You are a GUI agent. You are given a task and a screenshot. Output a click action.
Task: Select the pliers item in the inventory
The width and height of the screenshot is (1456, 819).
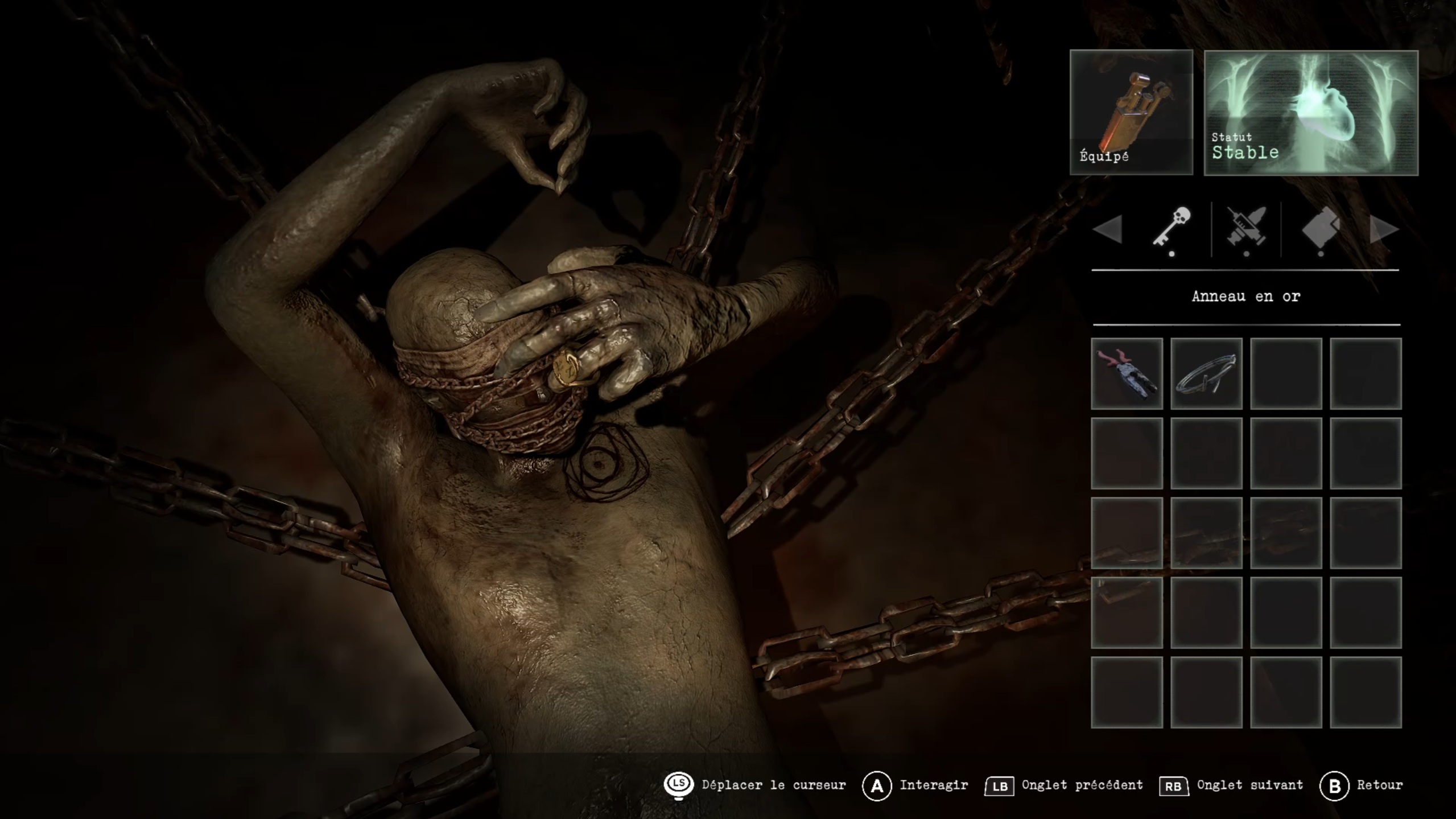(1127, 373)
